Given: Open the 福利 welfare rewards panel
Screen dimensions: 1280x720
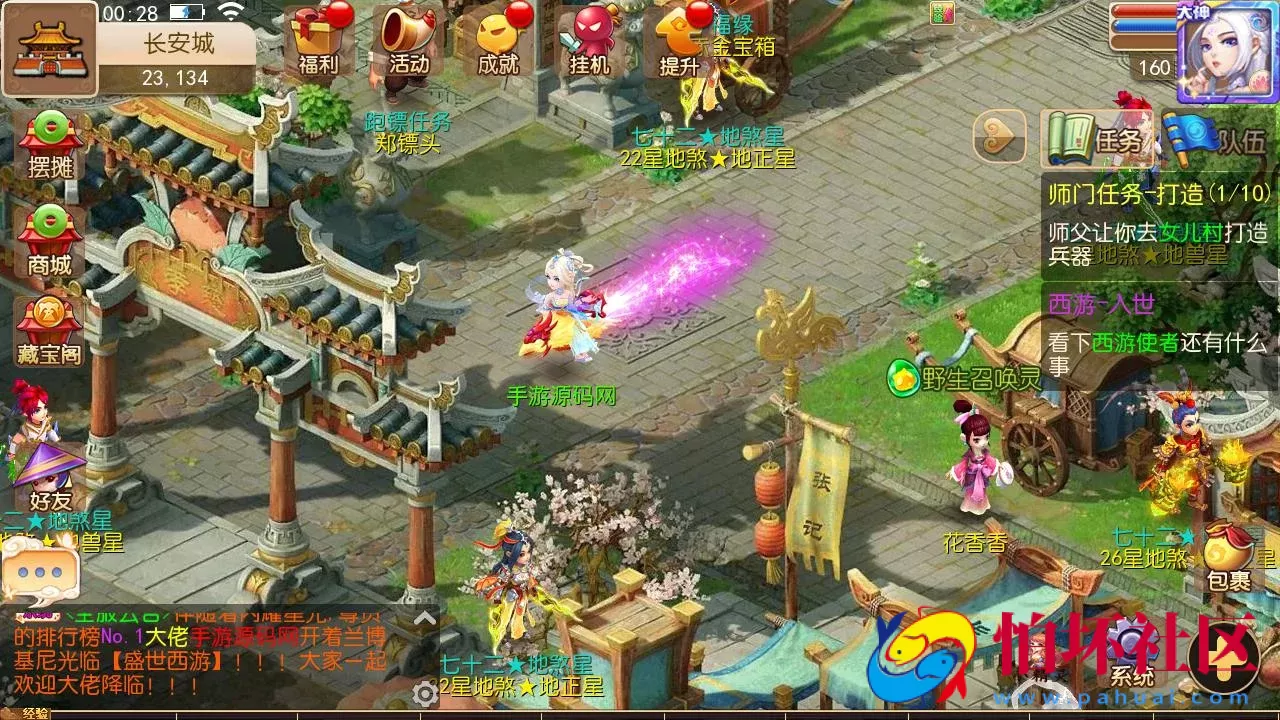Looking at the screenshot, I should click(x=320, y=45).
